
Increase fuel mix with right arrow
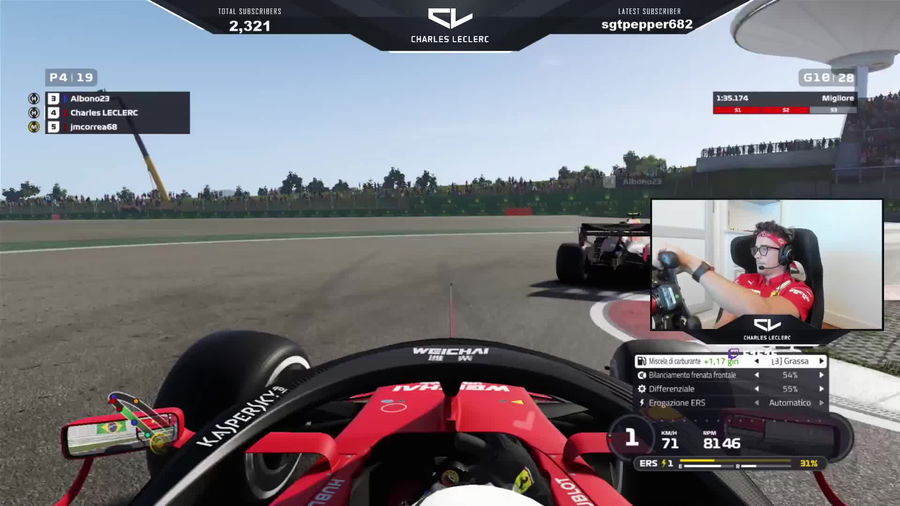pos(822,361)
